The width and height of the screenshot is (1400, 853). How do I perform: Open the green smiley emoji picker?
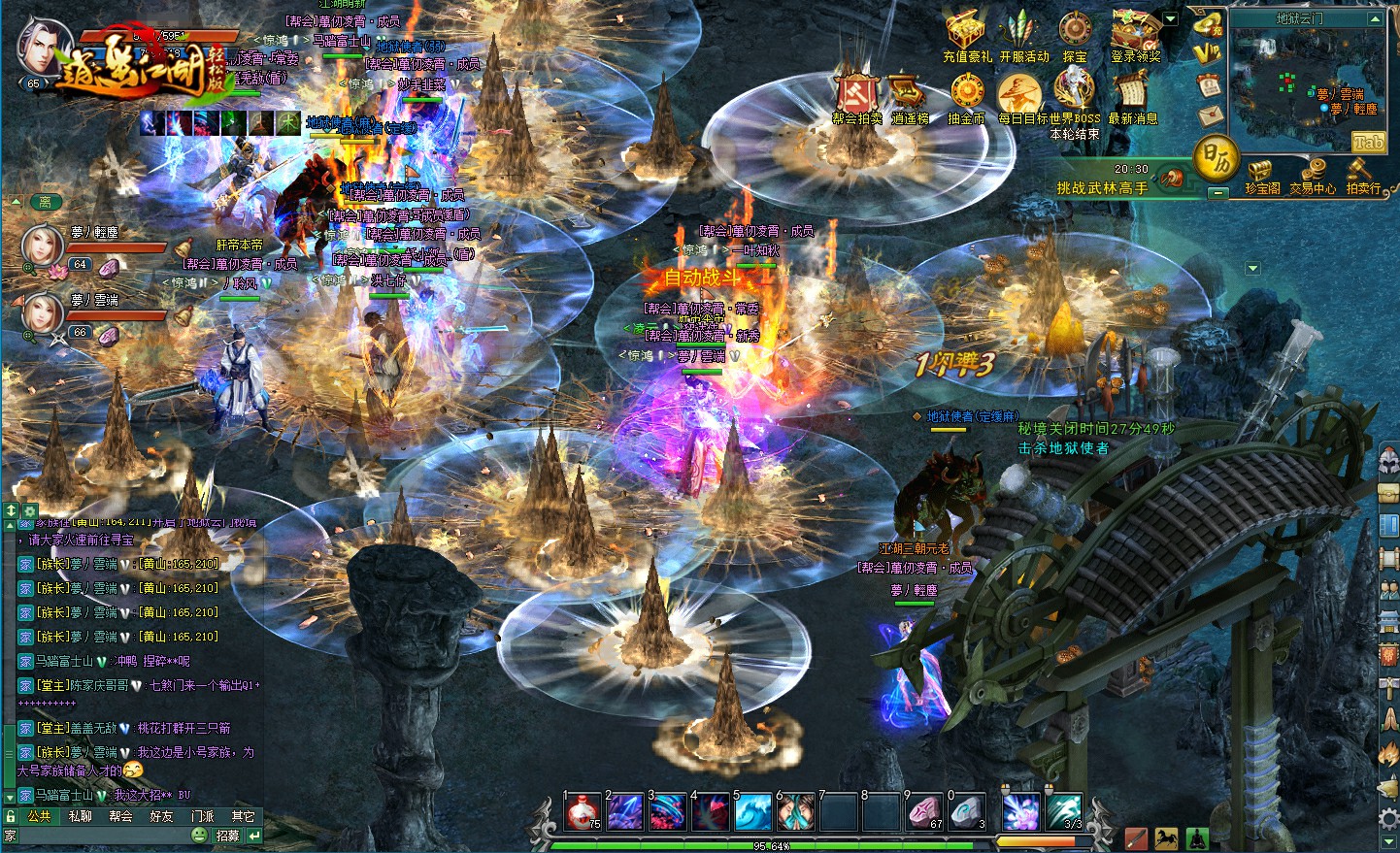point(199,835)
